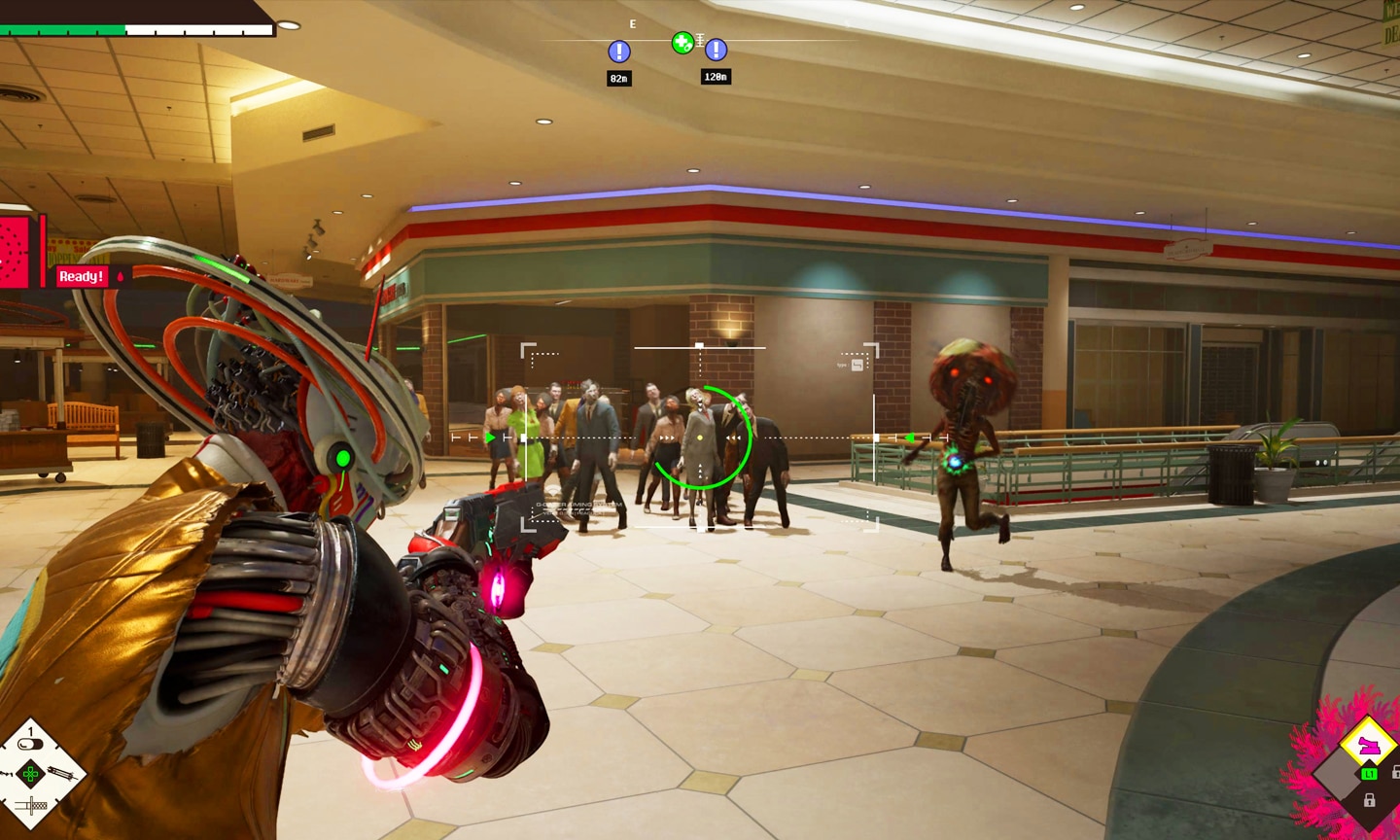
Task: Select the 120m objective marker on the compass
Action: click(716, 50)
